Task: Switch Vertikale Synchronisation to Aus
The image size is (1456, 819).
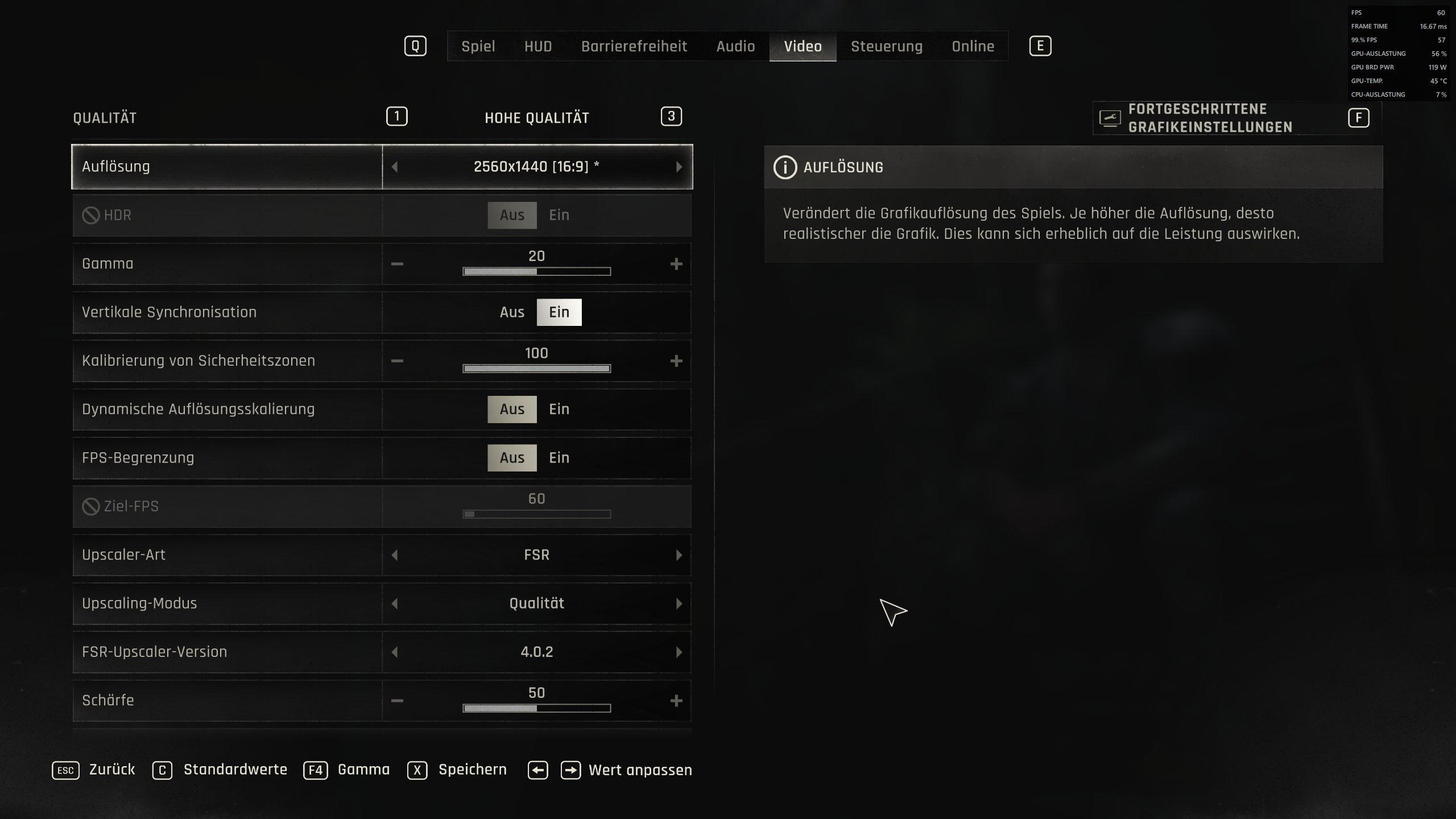Action: click(512, 312)
